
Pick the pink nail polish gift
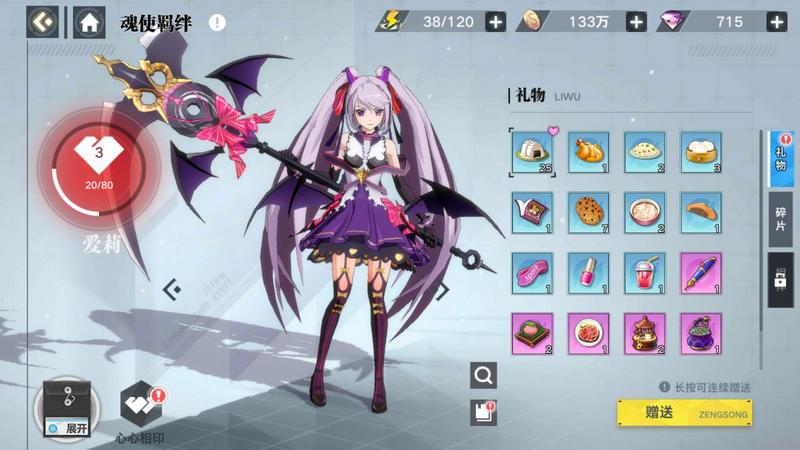[x=586, y=271]
